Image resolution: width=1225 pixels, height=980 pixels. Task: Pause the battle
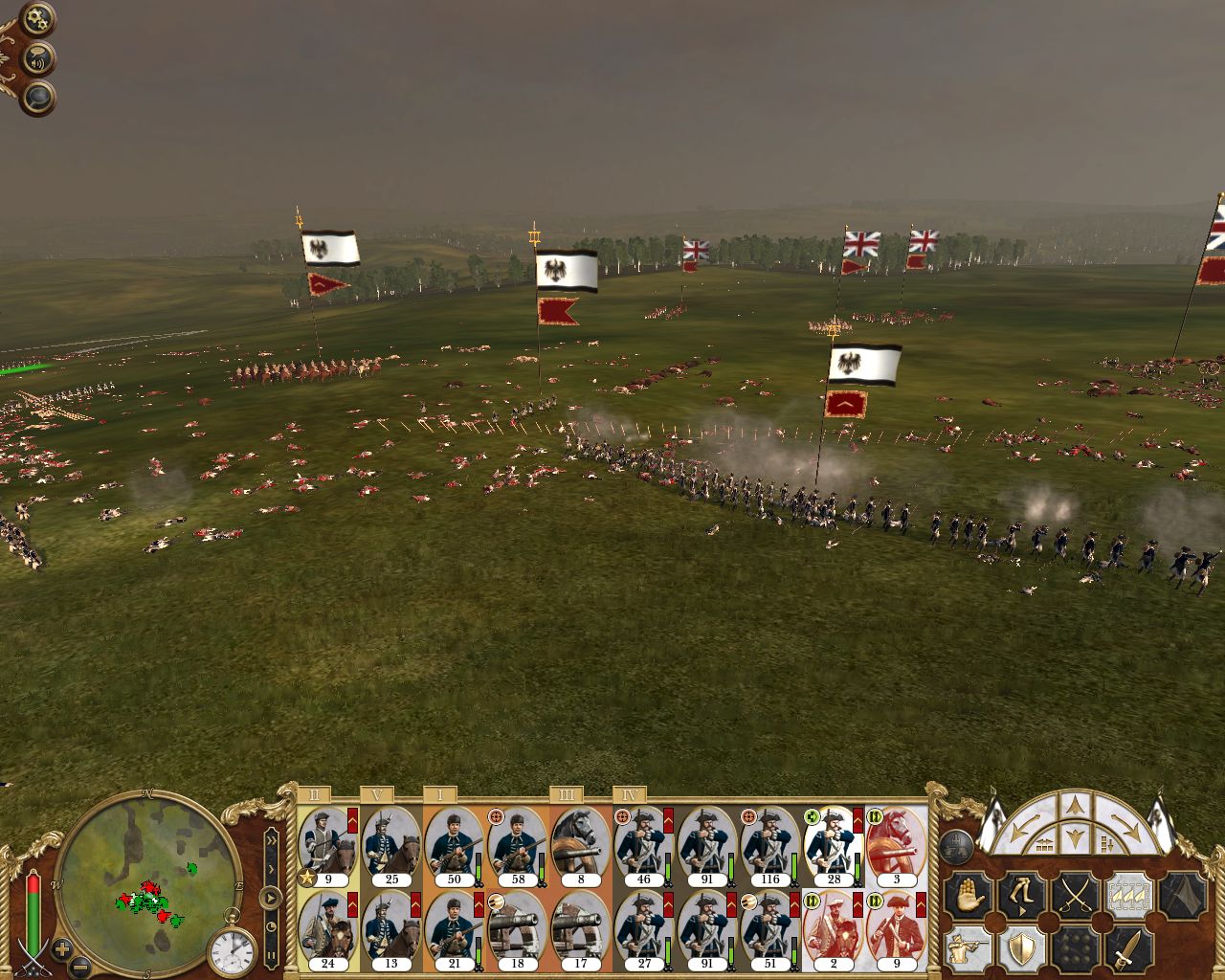click(x=272, y=954)
